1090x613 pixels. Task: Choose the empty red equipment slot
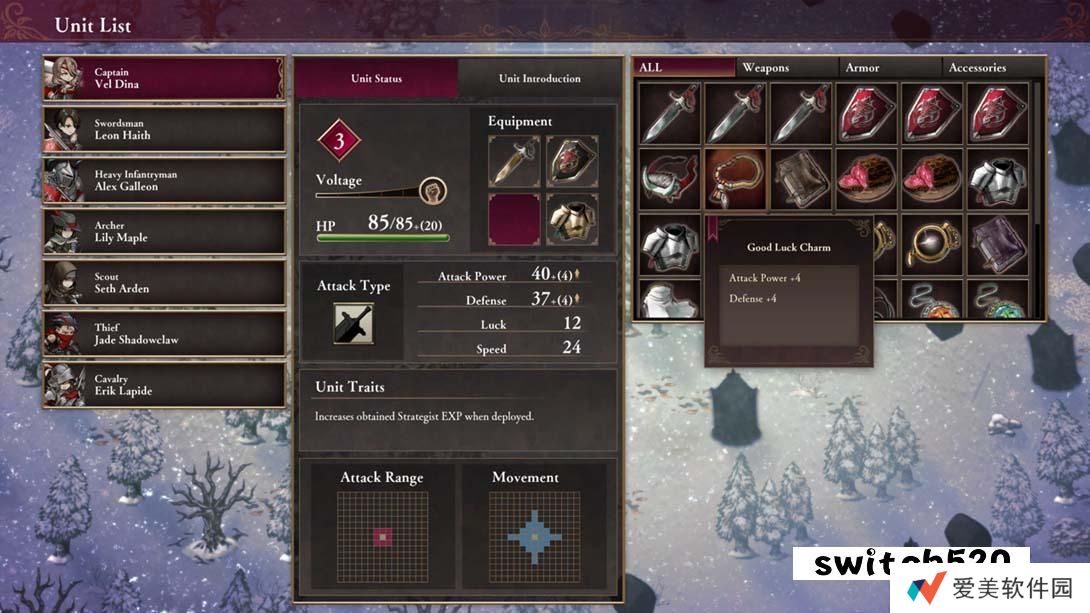pyautogui.click(x=514, y=220)
